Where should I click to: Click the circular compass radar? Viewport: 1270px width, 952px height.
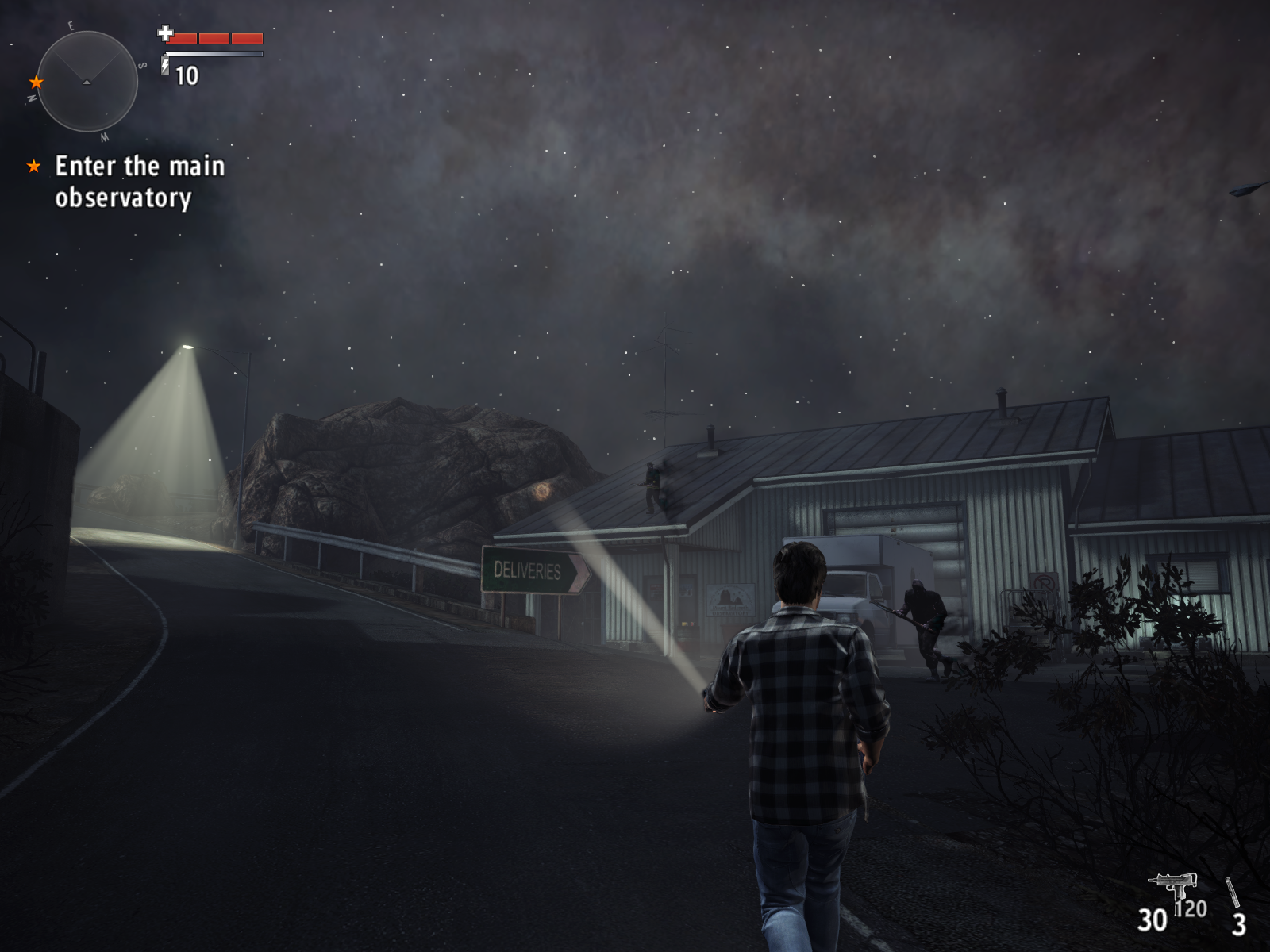[87, 81]
